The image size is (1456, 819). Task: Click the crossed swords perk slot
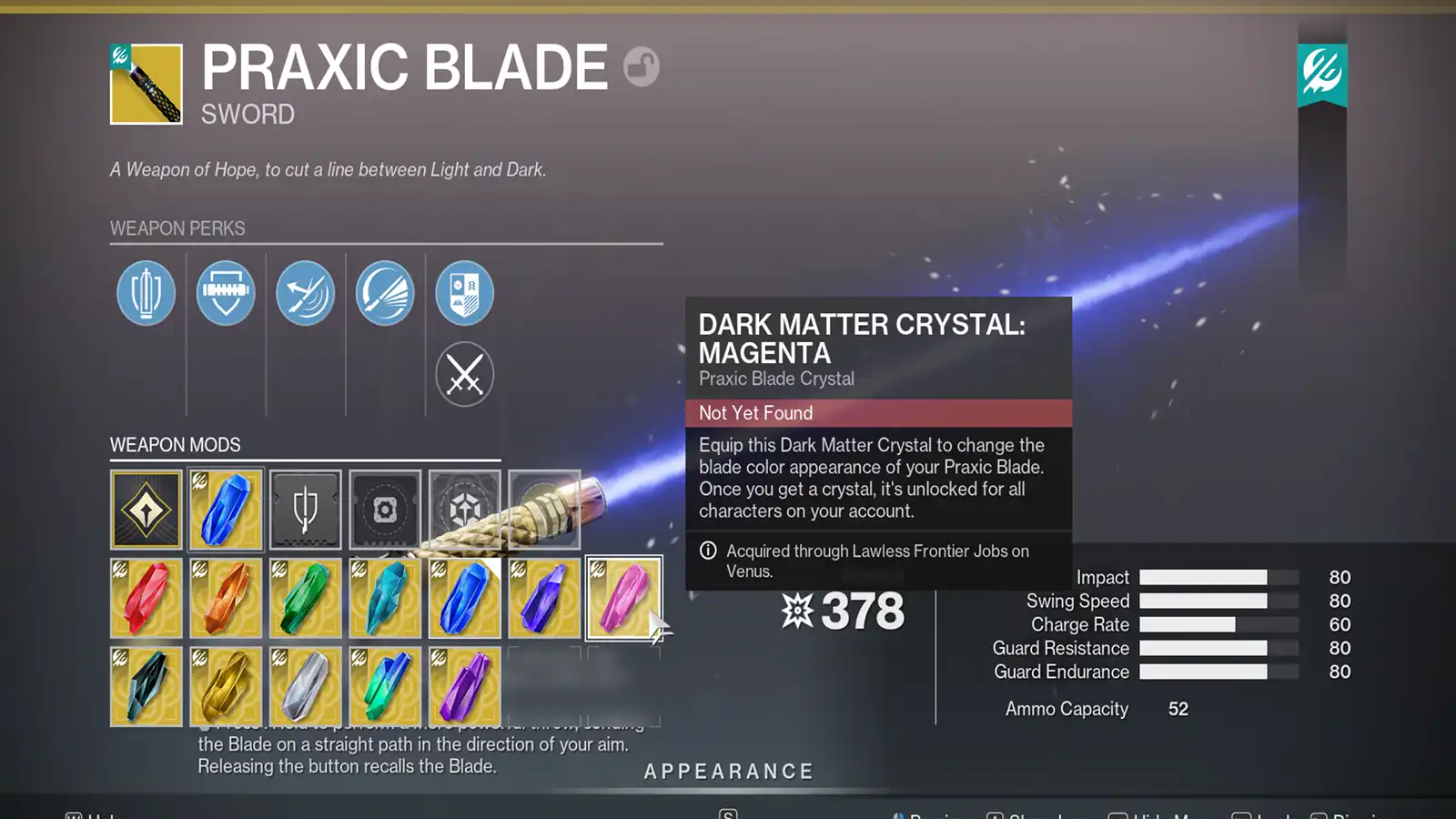[464, 374]
